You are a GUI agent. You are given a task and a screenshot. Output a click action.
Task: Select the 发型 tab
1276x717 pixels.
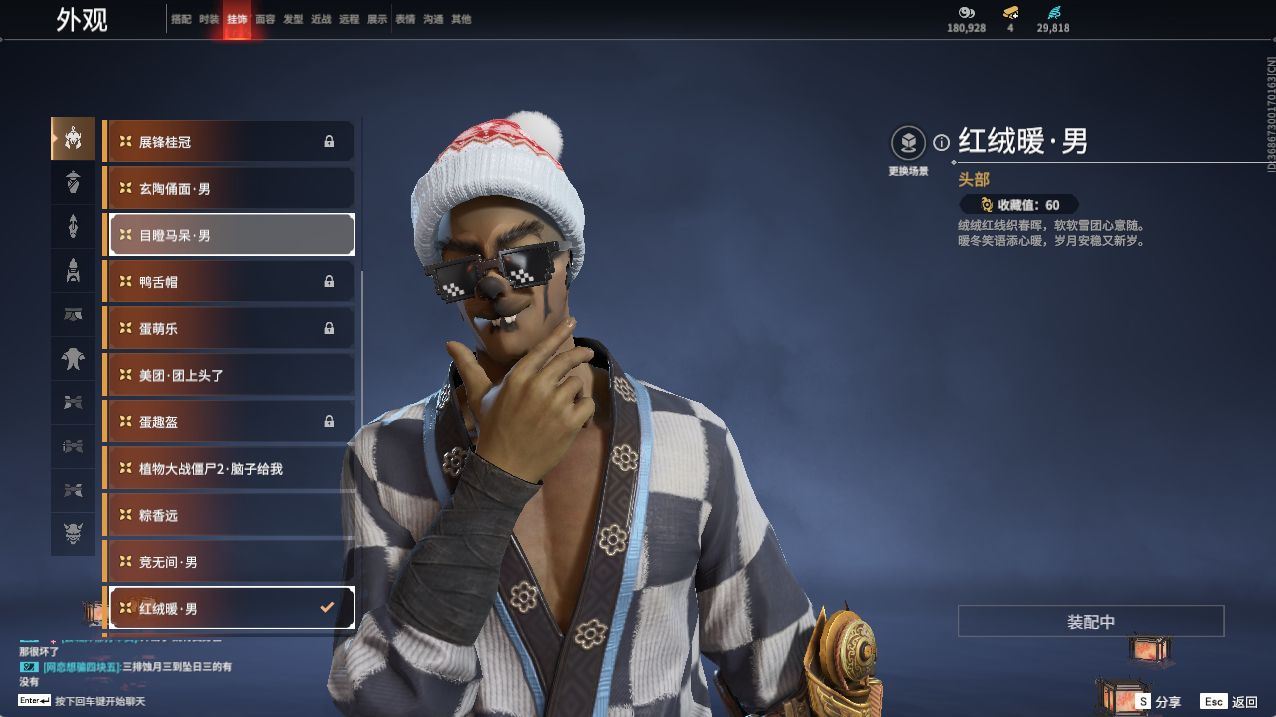point(293,19)
